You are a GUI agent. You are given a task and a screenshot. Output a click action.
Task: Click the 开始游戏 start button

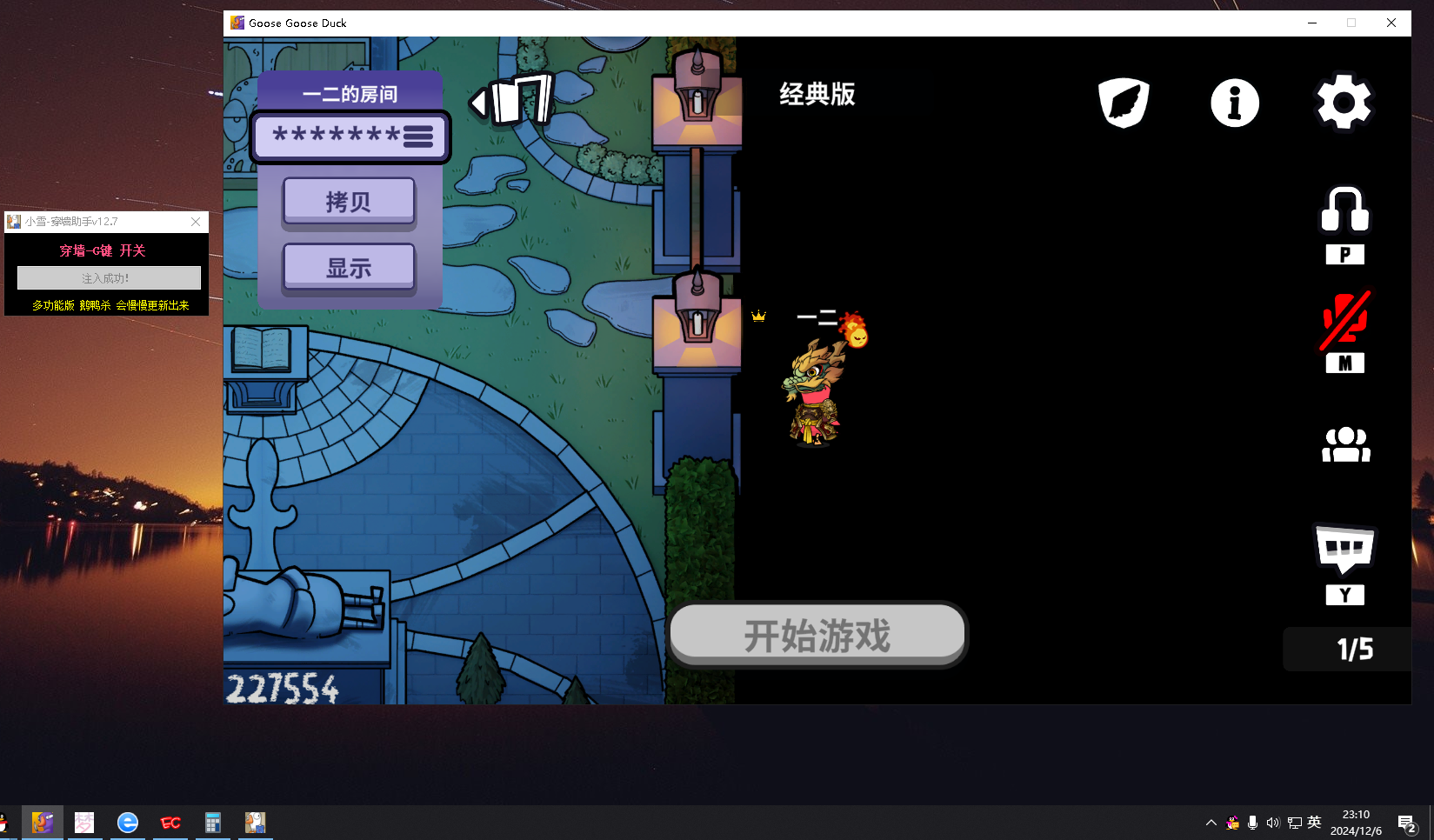817,635
